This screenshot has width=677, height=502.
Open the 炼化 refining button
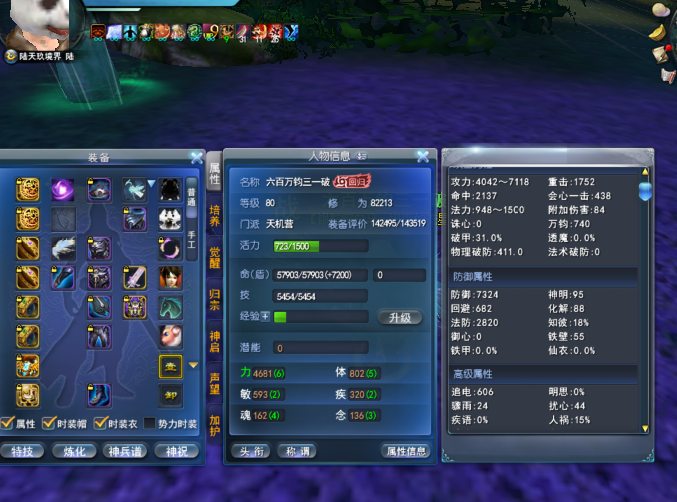(72, 451)
